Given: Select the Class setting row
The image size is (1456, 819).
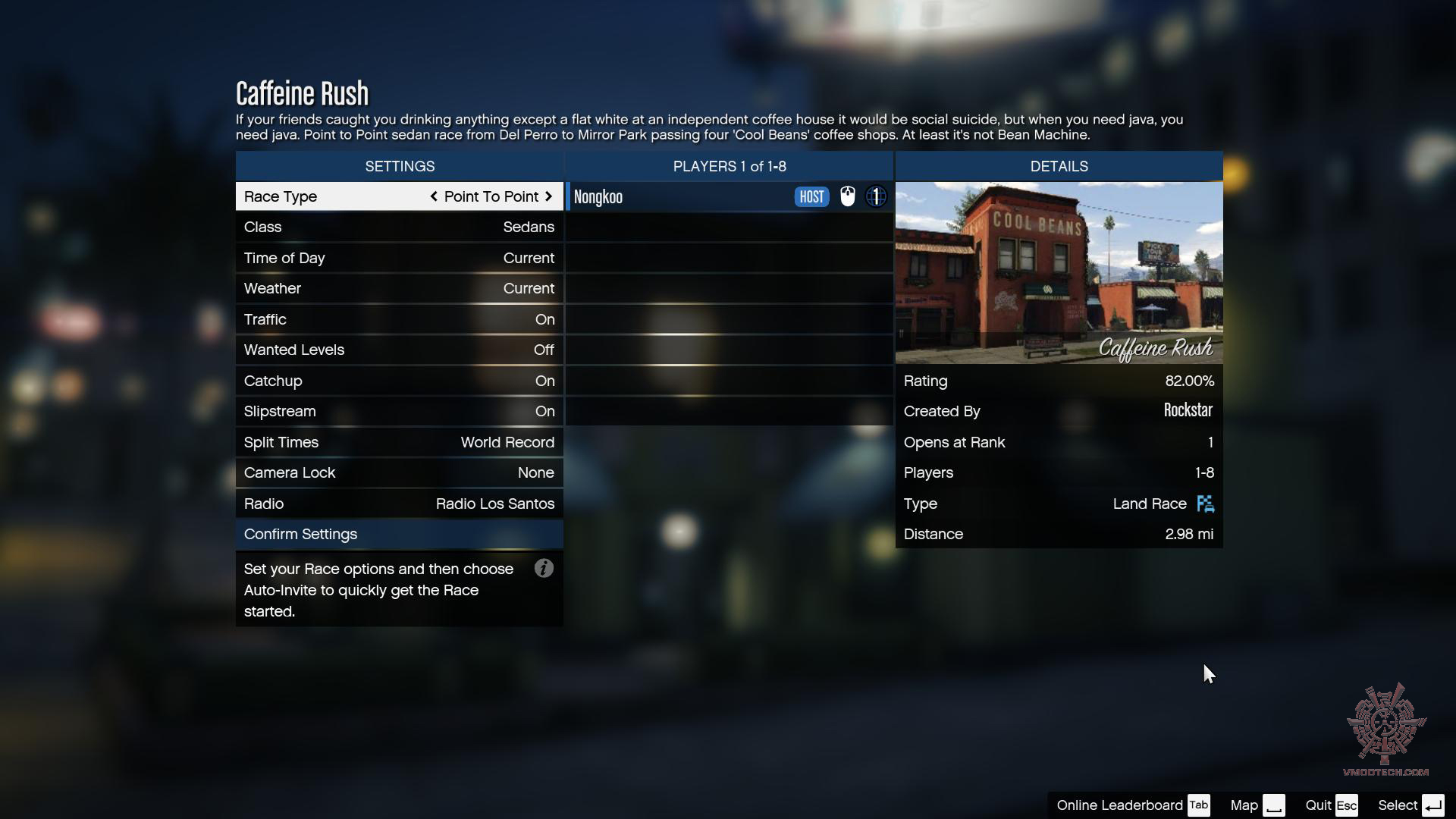Looking at the screenshot, I should [x=399, y=227].
